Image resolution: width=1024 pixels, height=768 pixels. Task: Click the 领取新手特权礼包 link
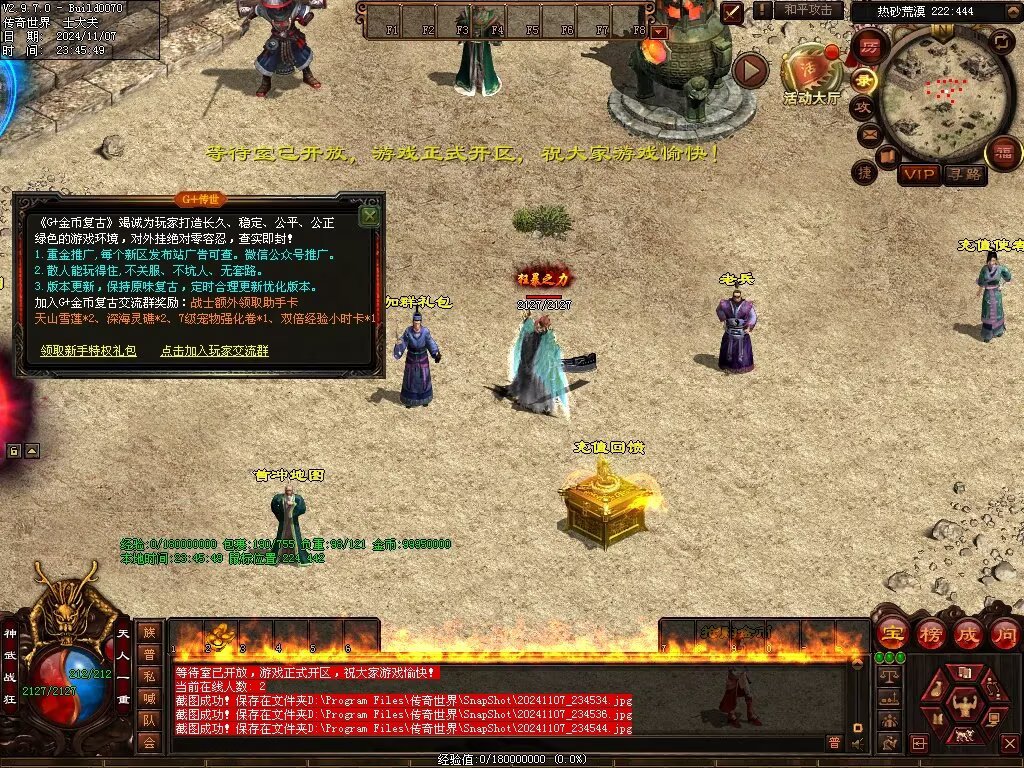pyautogui.click(x=89, y=351)
